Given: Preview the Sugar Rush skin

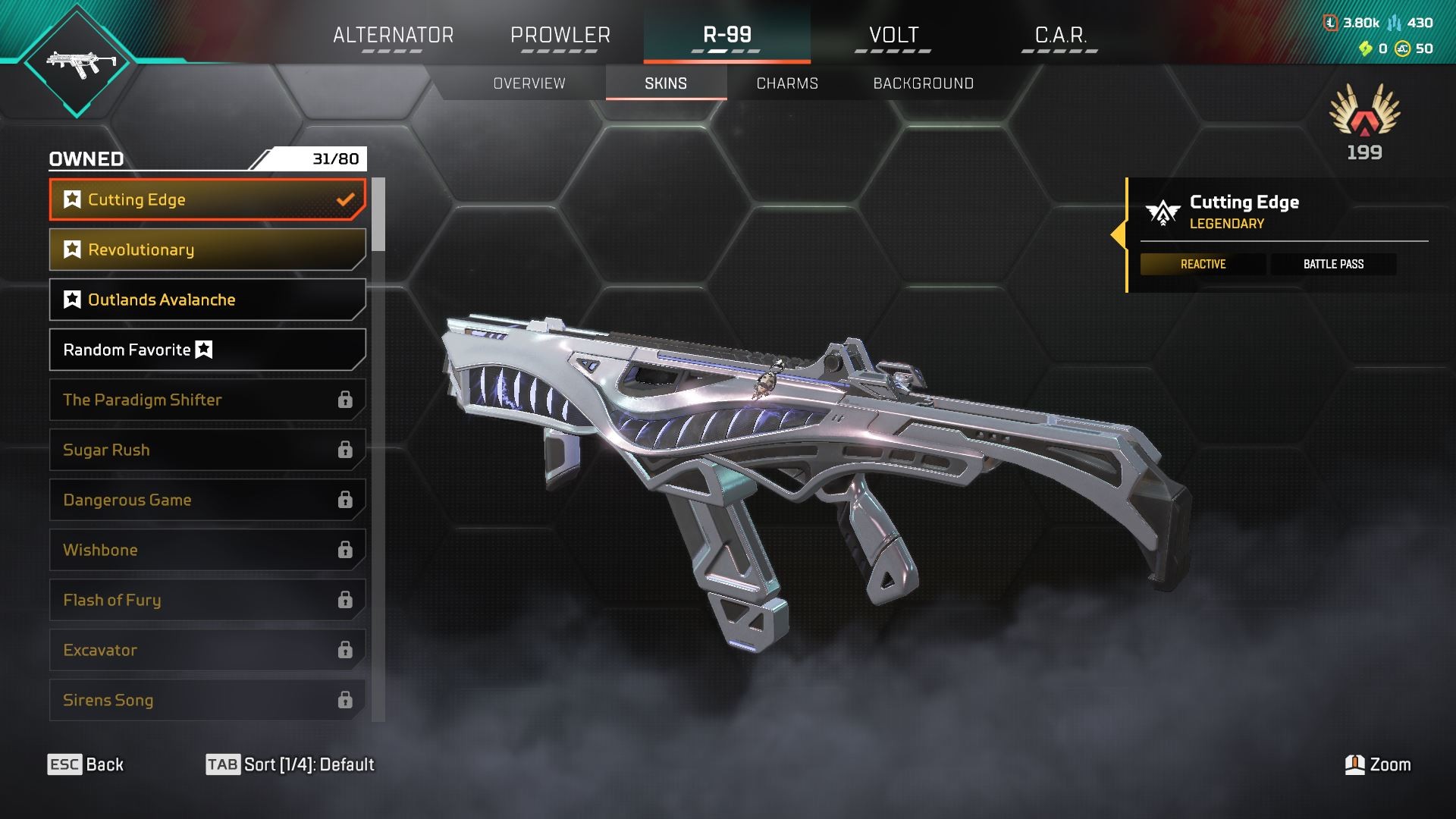Looking at the screenshot, I should tap(207, 450).
